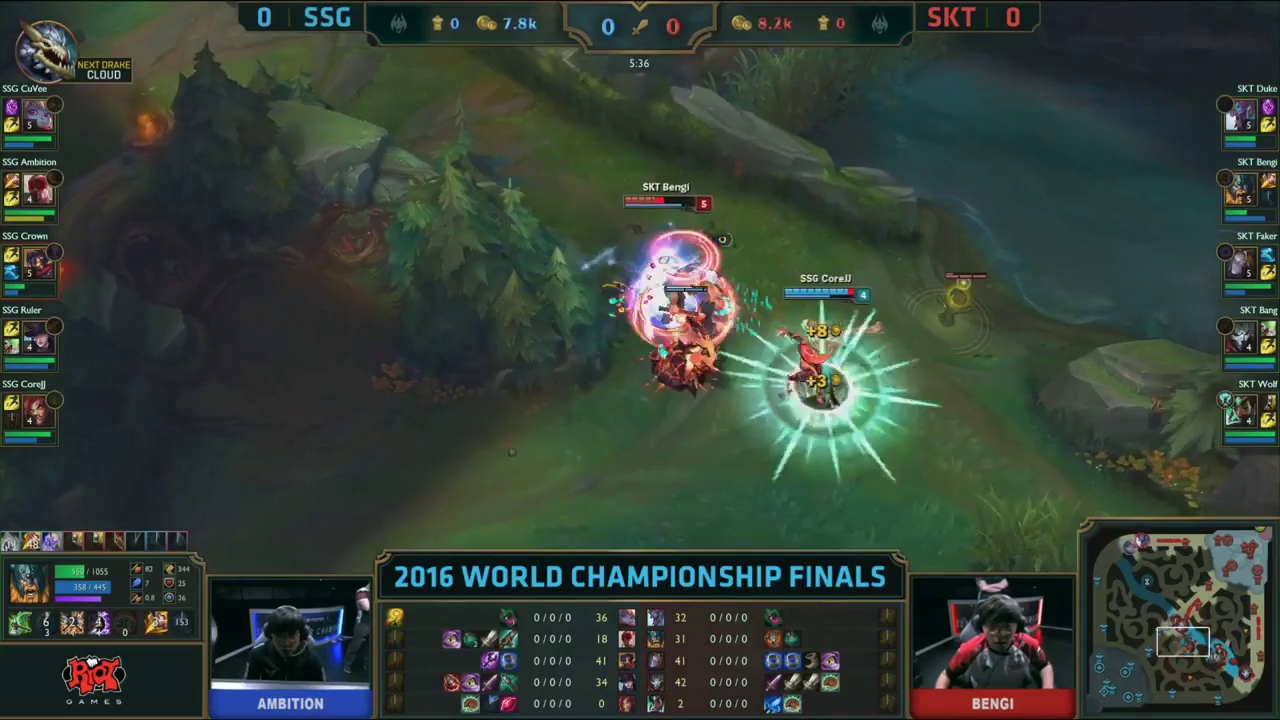Click the game timer showing 5:36
This screenshot has height=720, width=1280.
tap(639, 63)
